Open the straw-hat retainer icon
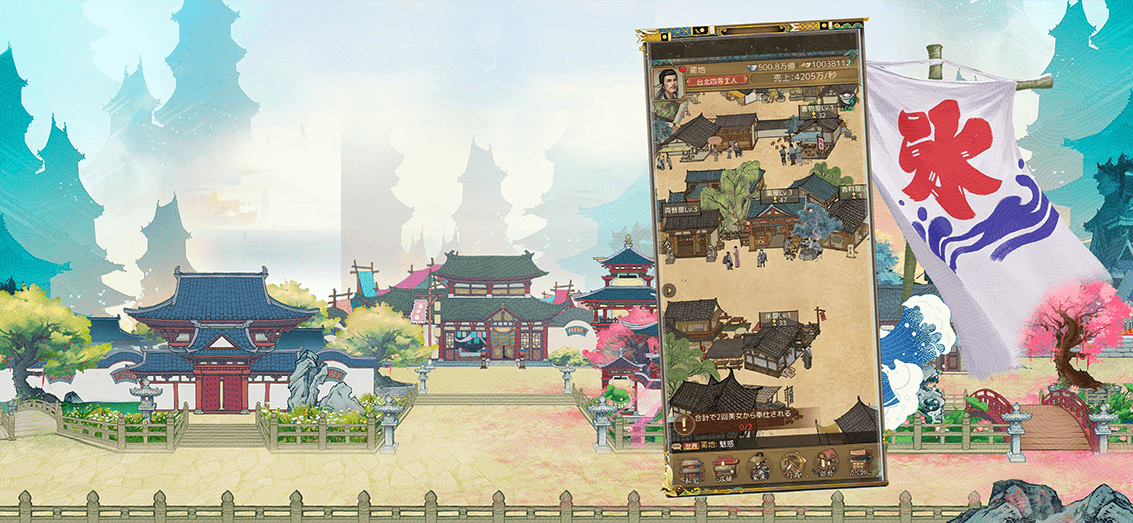The image size is (1133, 523). (760, 467)
